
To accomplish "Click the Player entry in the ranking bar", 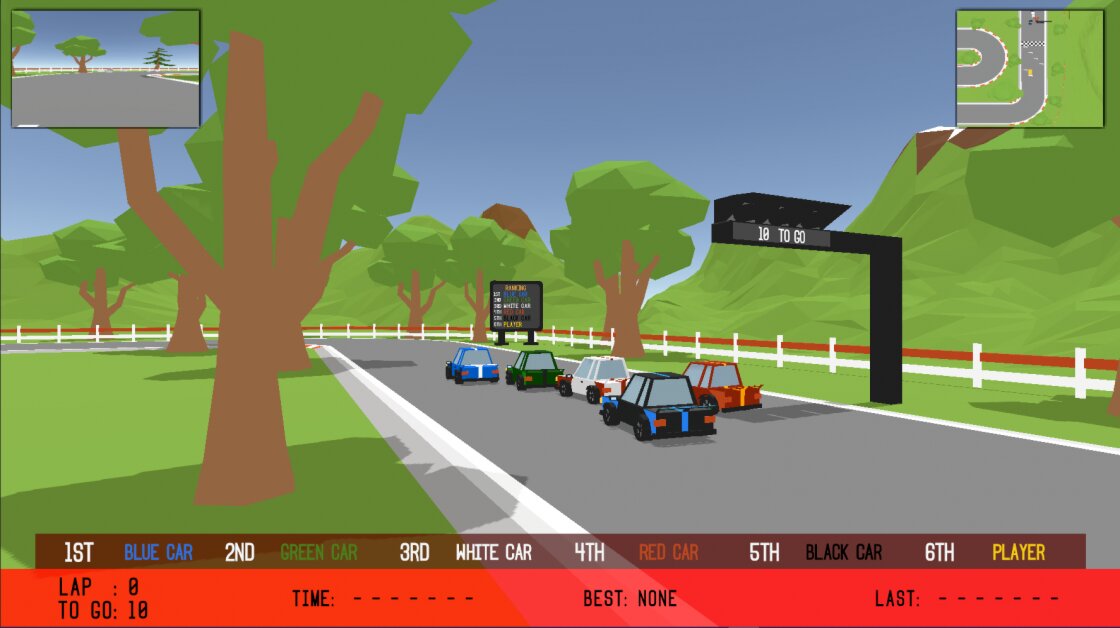I will (1018, 552).
